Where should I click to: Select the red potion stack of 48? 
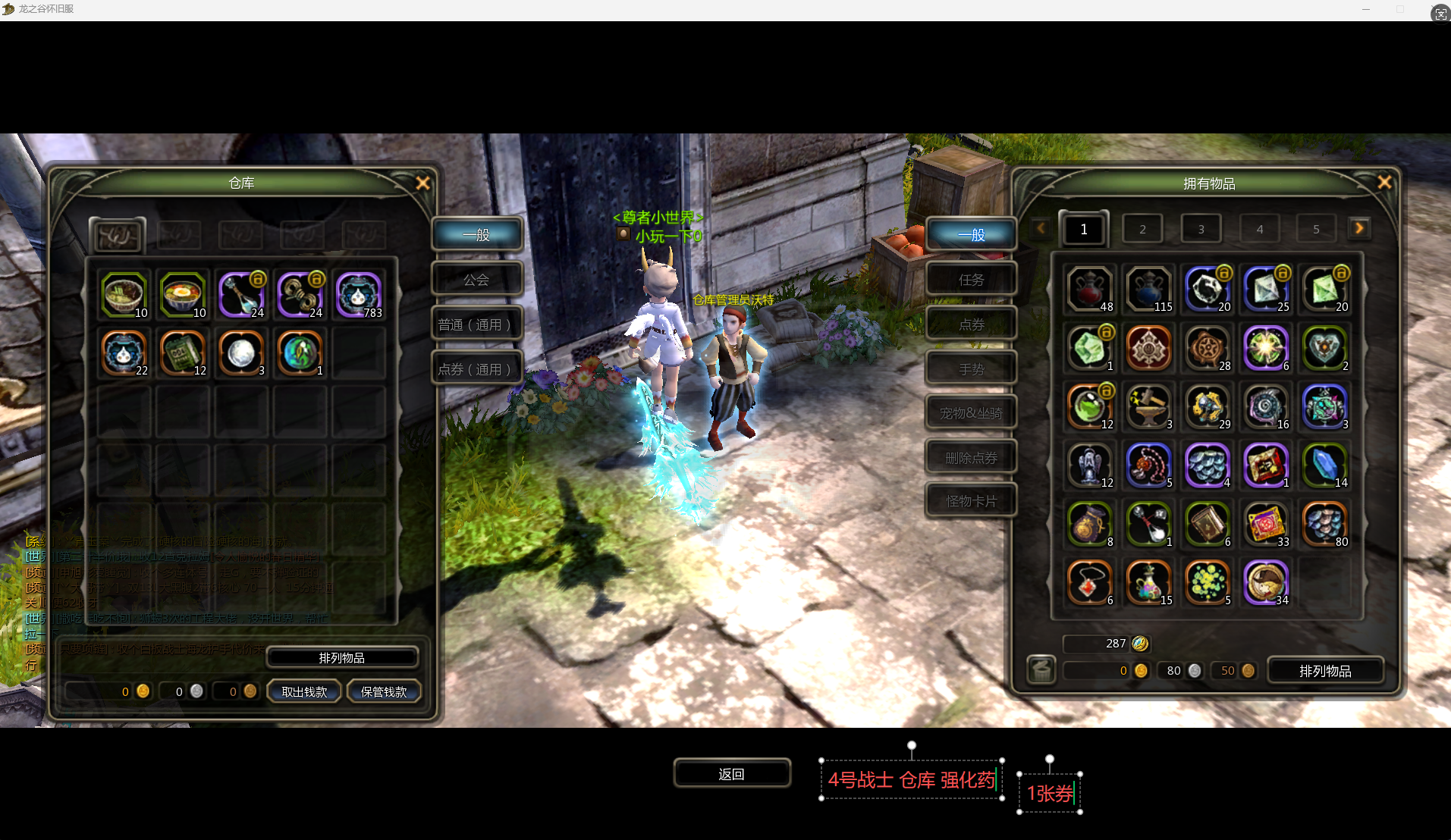[1090, 289]
